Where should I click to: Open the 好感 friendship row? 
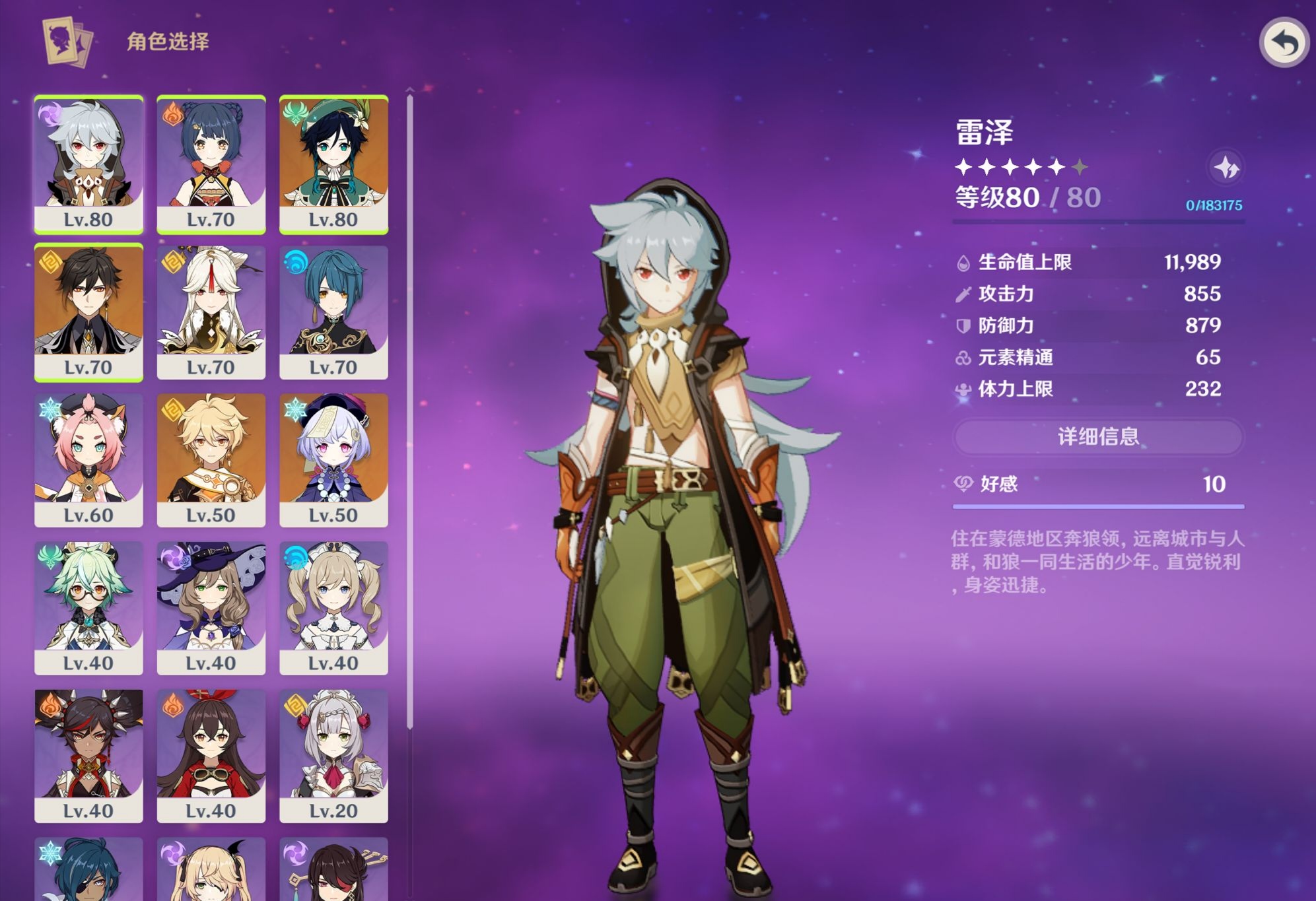[1098, 484]
